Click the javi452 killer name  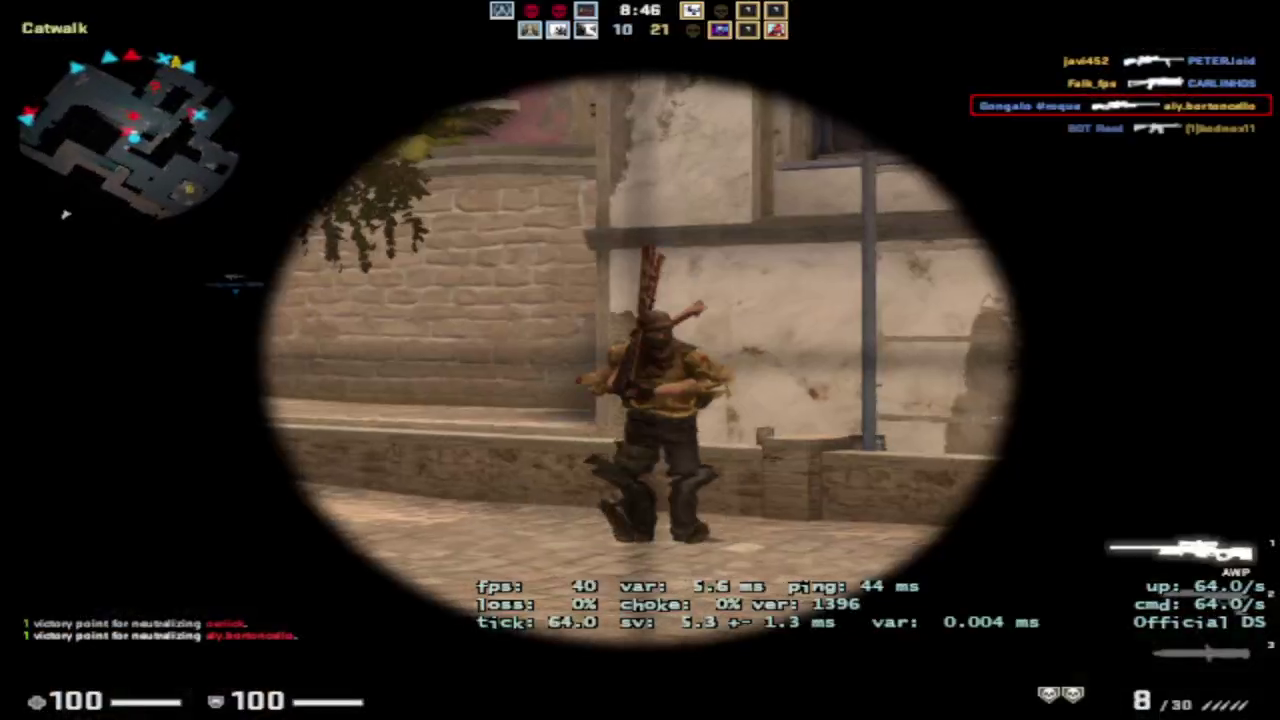(1085, 60)
